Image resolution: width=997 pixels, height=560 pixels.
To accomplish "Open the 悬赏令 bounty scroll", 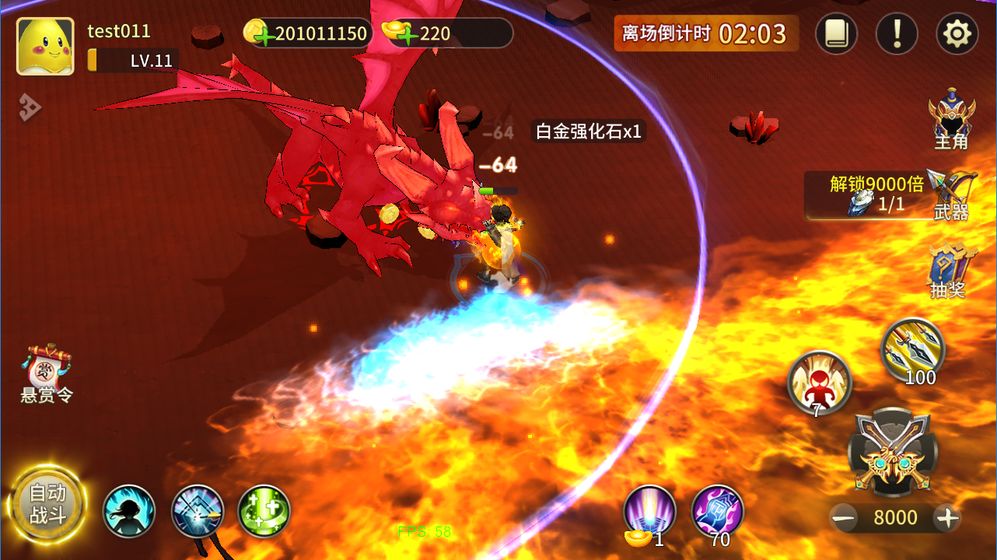I will pyautogui.click(x=47, y=375).
